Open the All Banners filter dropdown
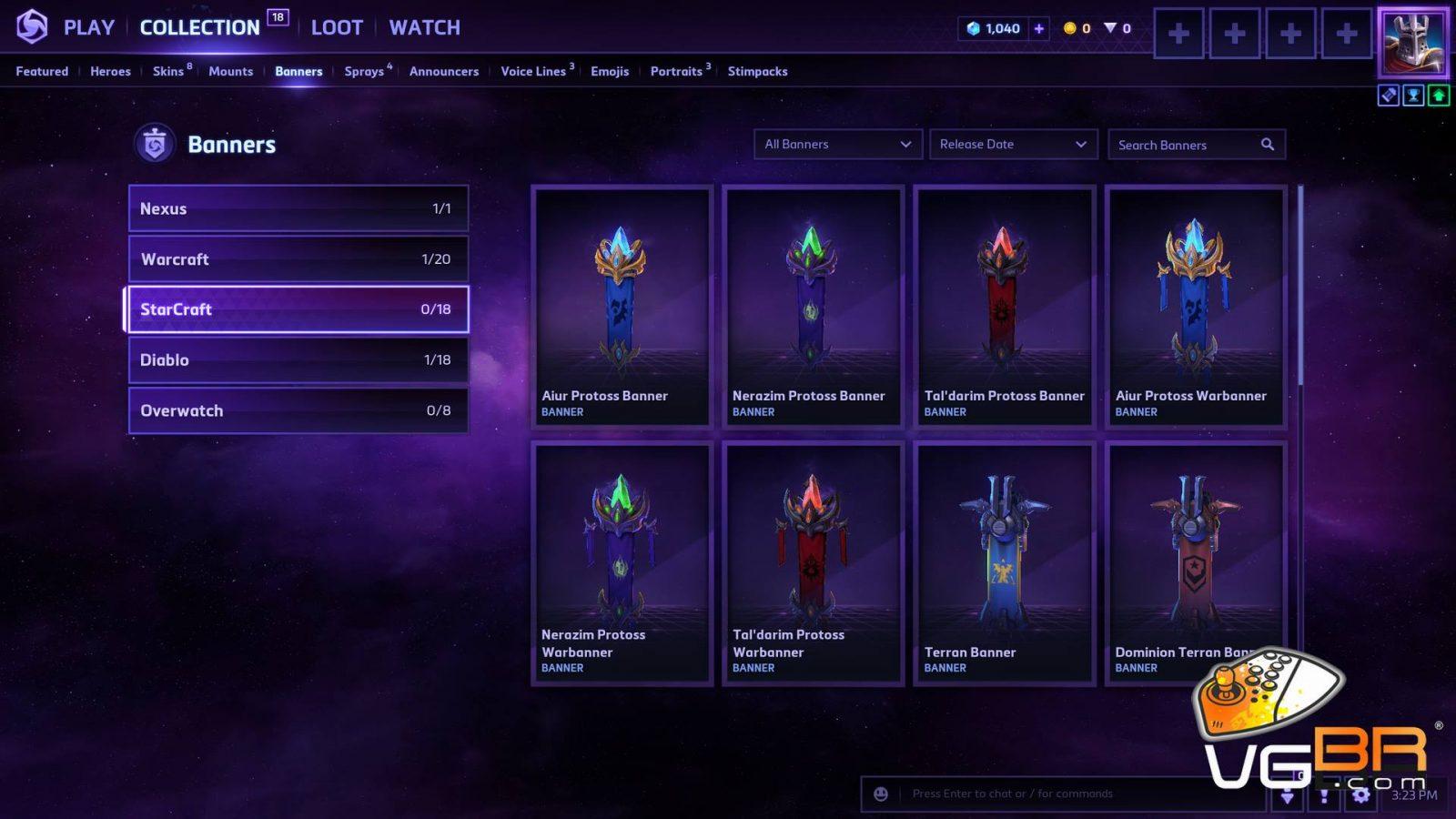The image size is (1456, 819). click(x=837, y=145)
